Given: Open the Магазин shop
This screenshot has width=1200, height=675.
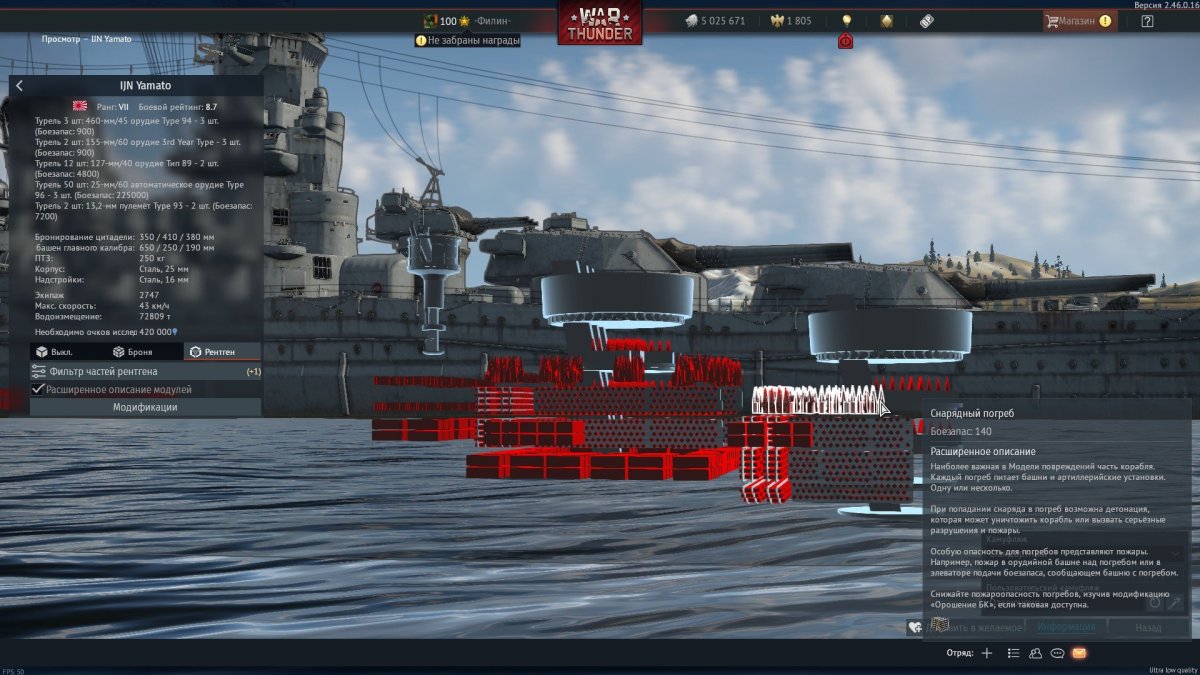Looking at the screenshot, I should [1078, 20].
